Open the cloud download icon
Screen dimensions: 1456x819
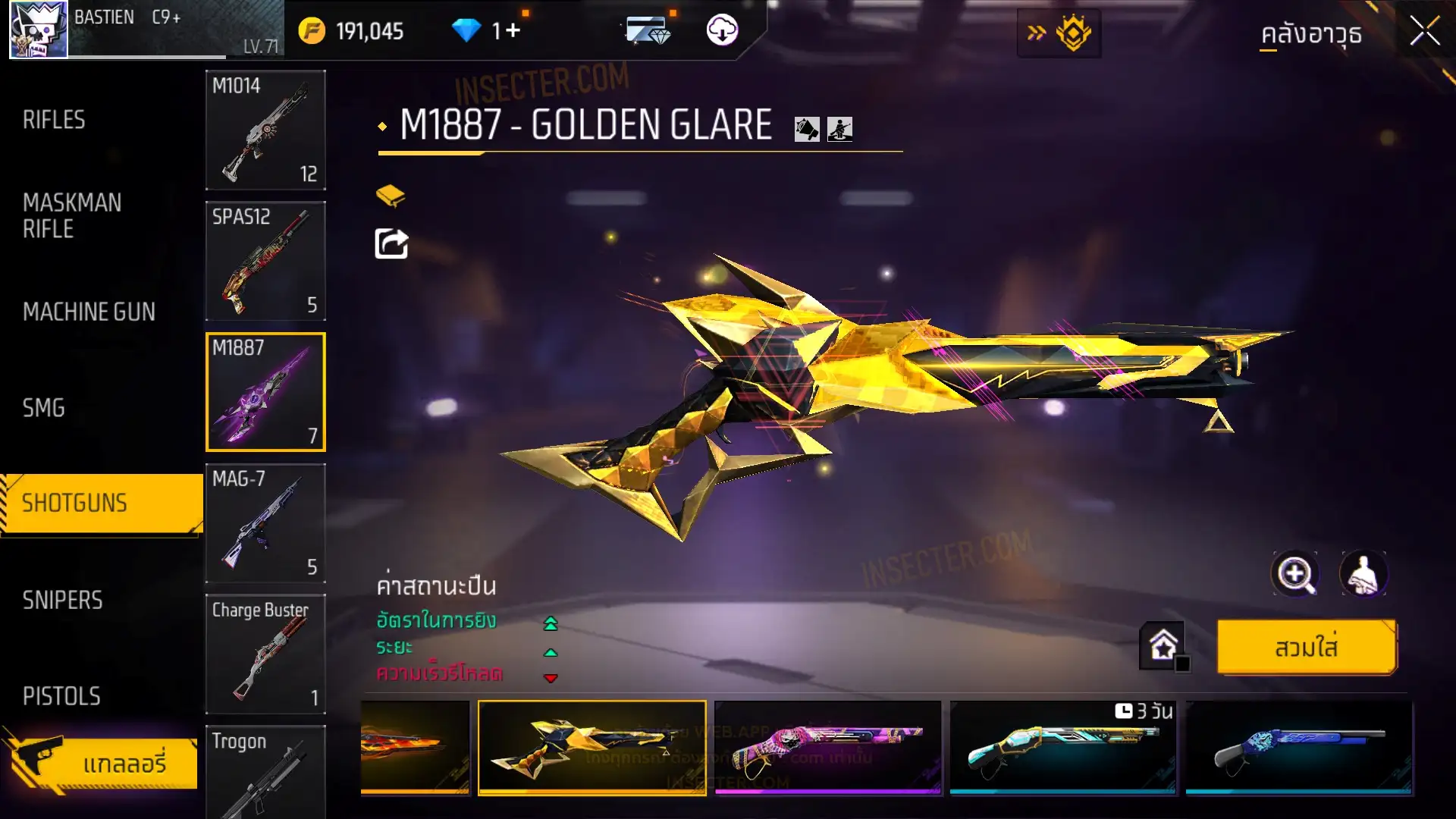[x=722, y=30]
